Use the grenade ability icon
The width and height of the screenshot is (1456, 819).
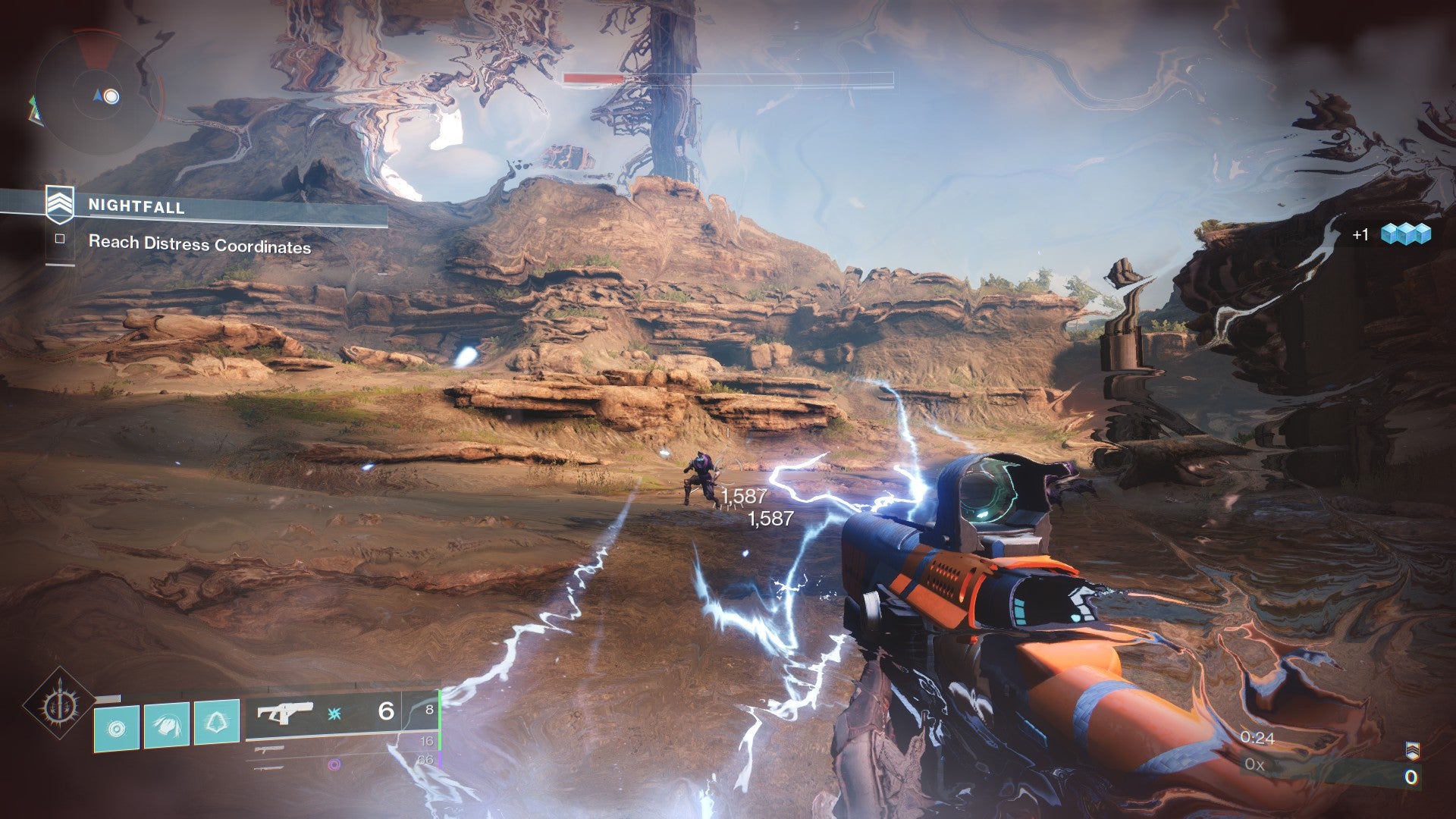[116, 729]
